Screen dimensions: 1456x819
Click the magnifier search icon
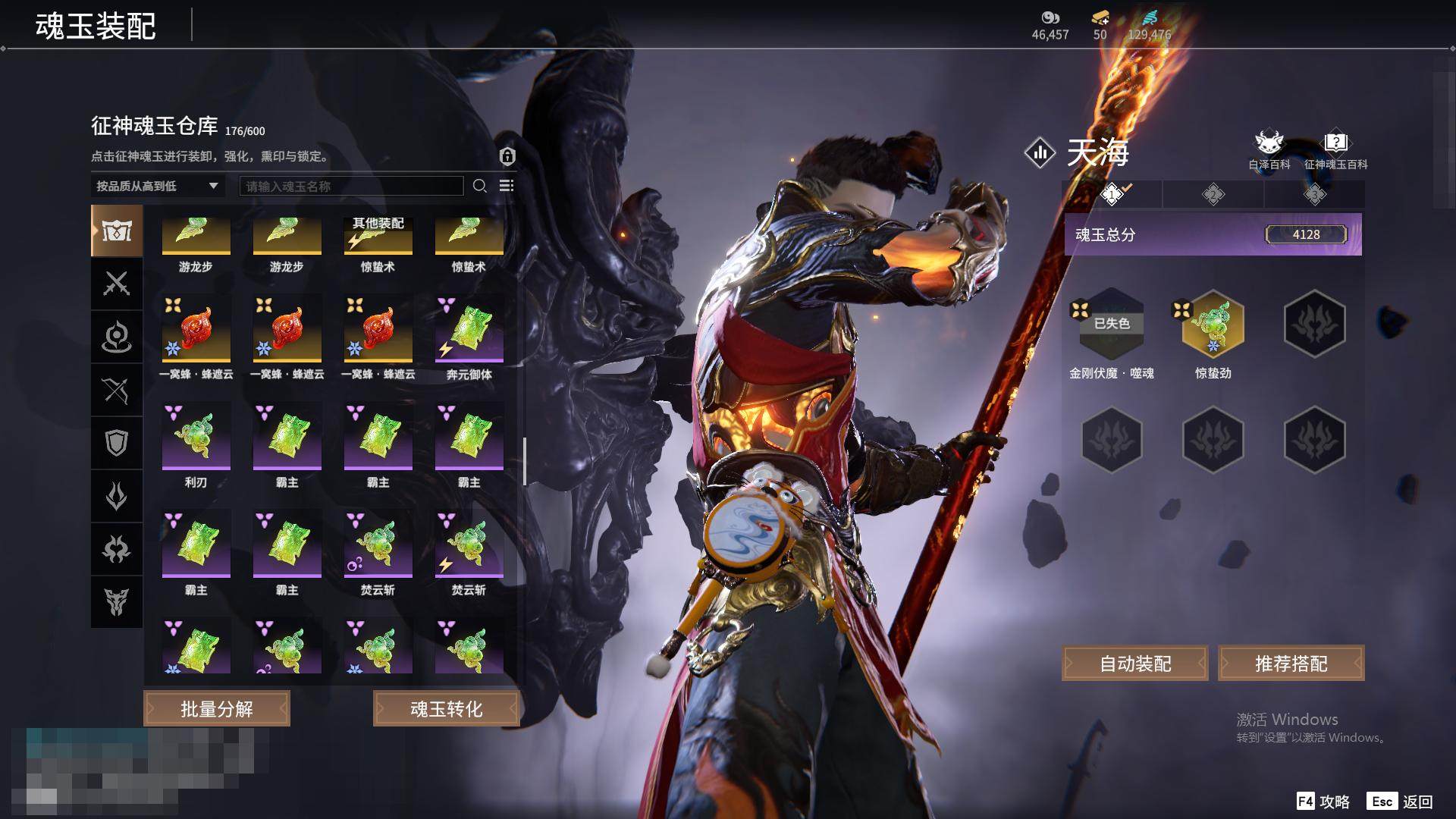click(x=479, y=186)
